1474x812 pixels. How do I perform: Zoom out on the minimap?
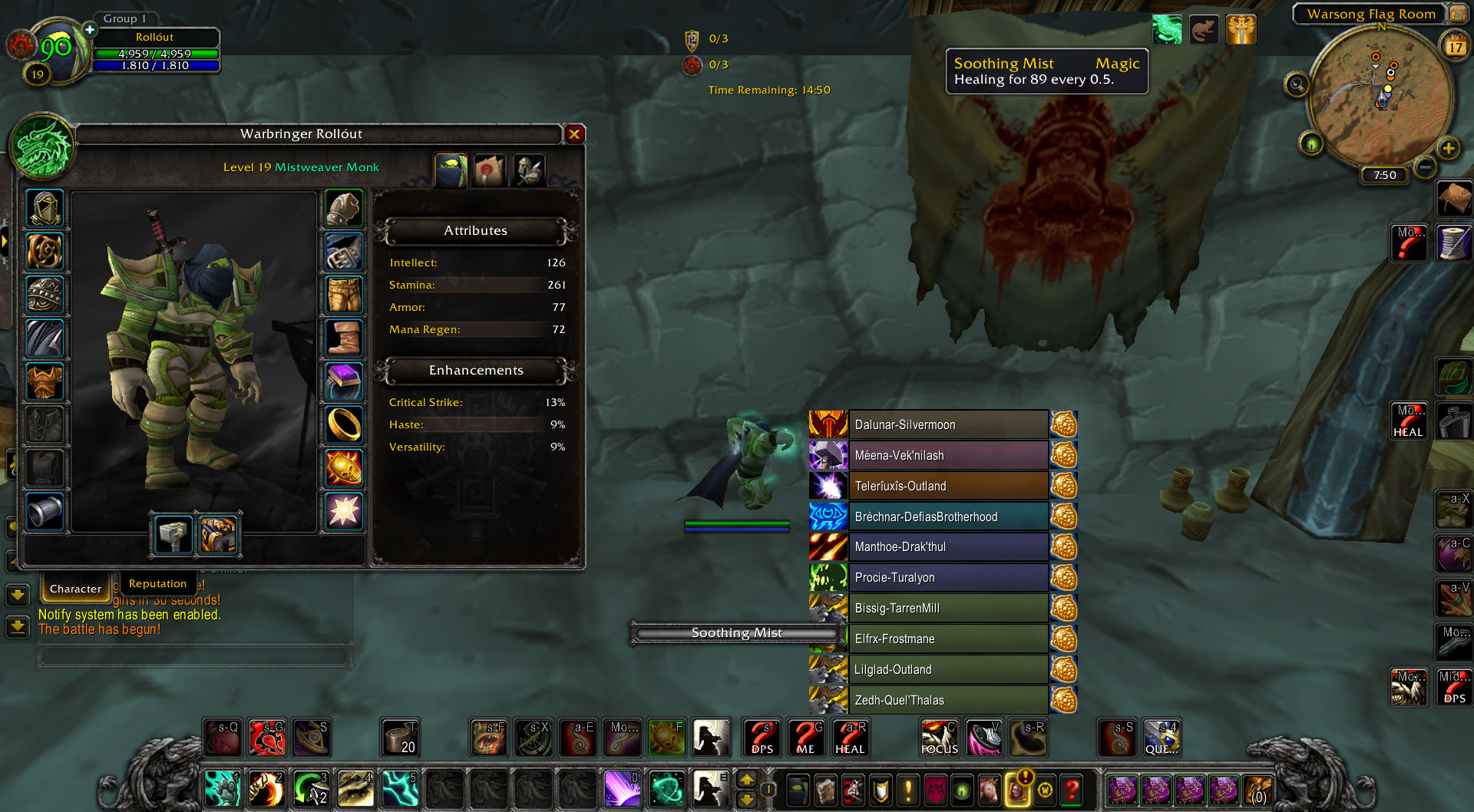click(1425, 167)
